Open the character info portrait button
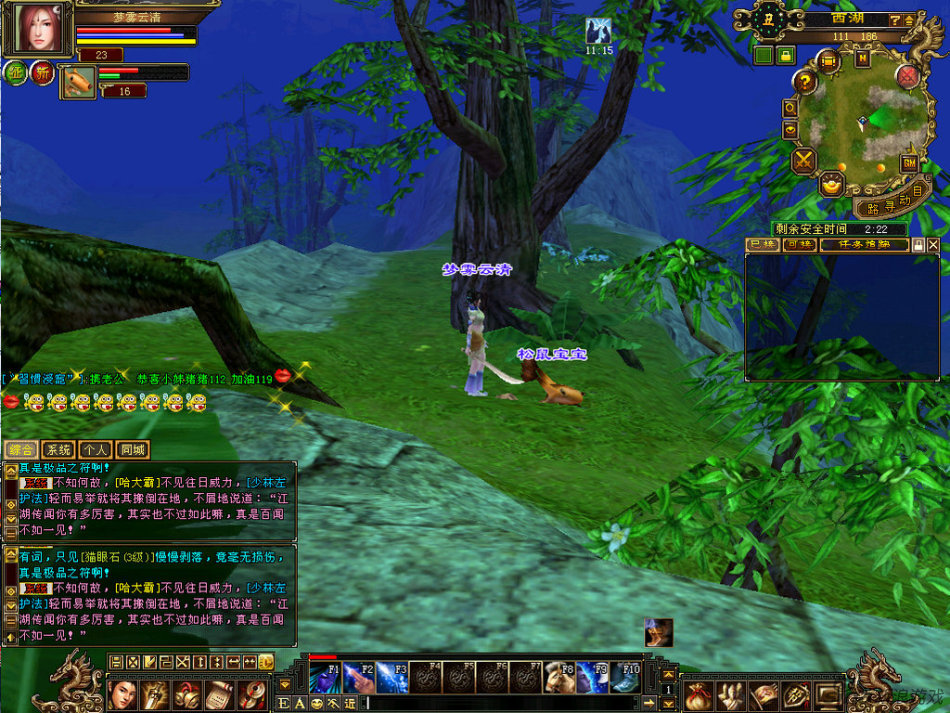The width and height of the screenshot is (950, 713). (123, 693)
